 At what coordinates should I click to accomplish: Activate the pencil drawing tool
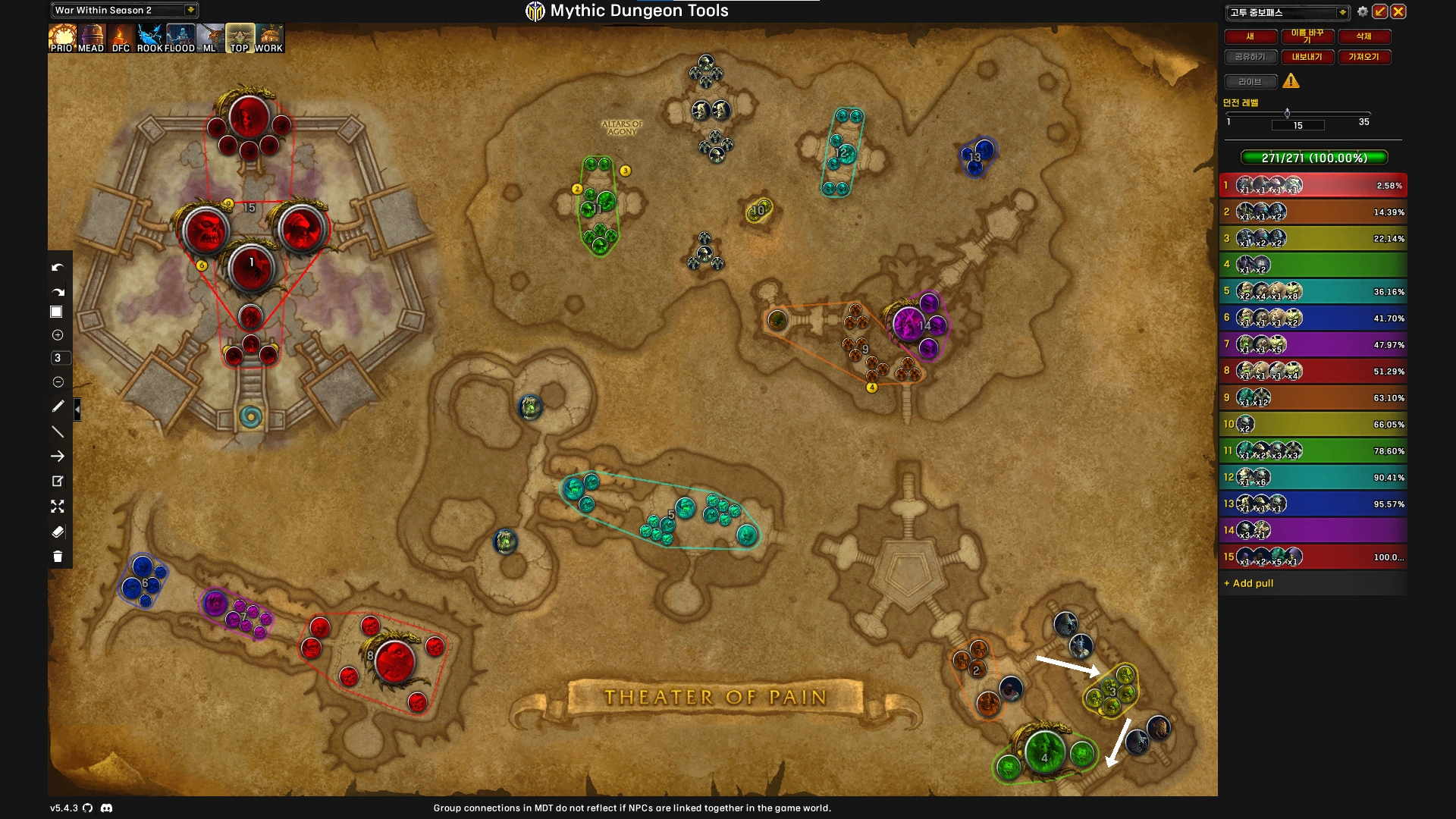(x=58, y=406)
